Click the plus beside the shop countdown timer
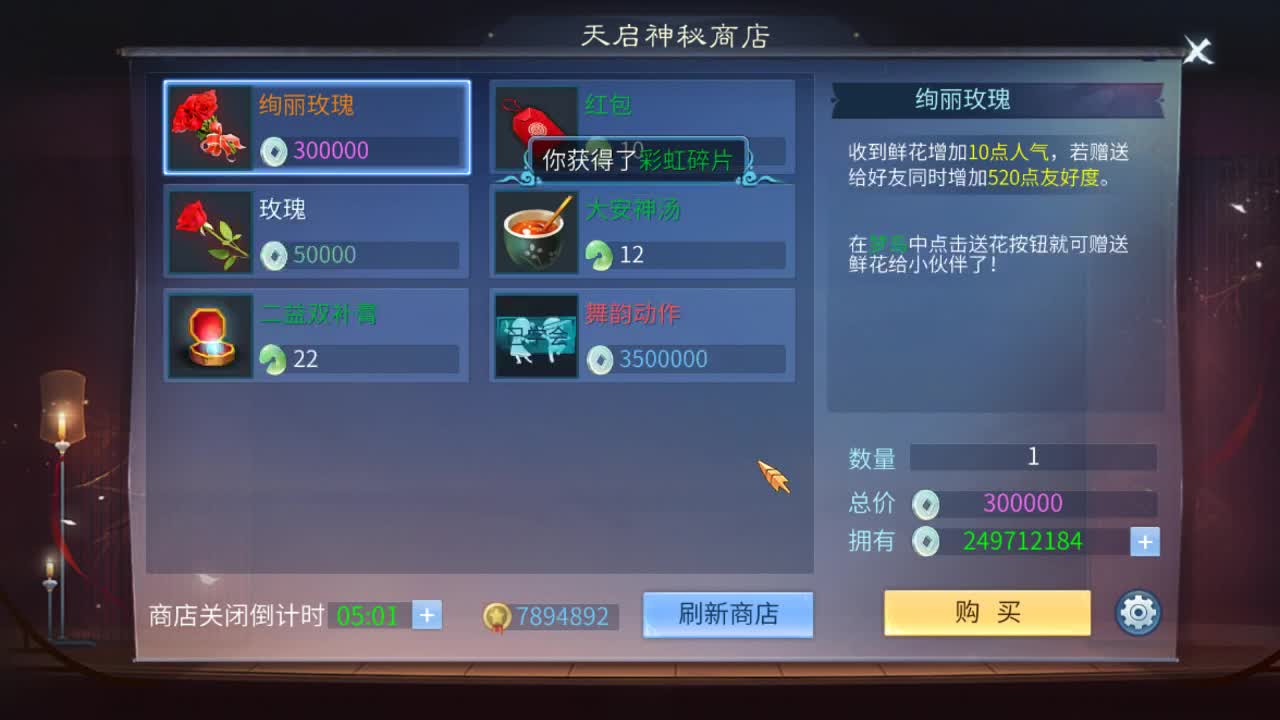 (x=429, y=613)
